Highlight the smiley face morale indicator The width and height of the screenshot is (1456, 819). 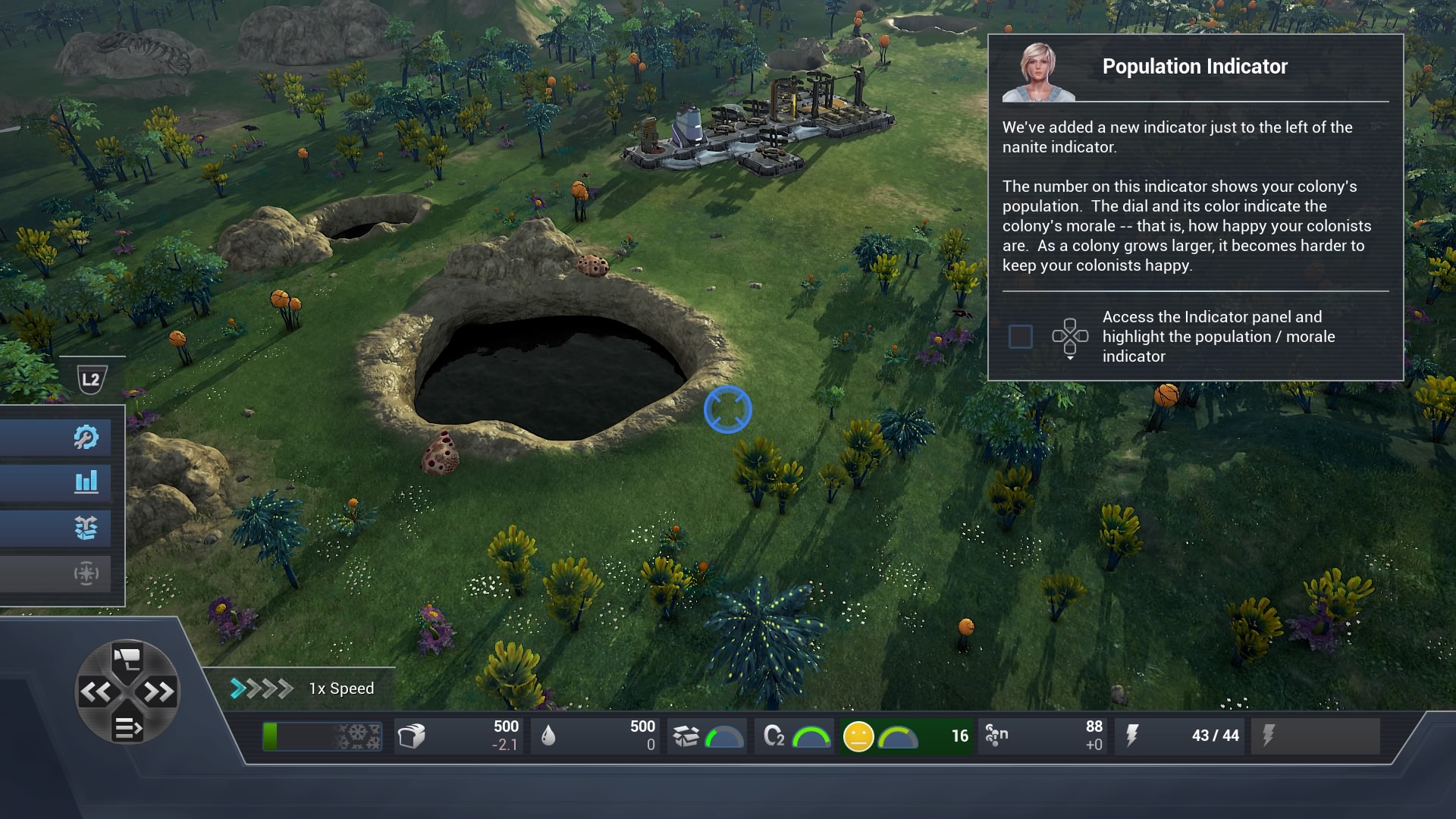coord(858,736)
